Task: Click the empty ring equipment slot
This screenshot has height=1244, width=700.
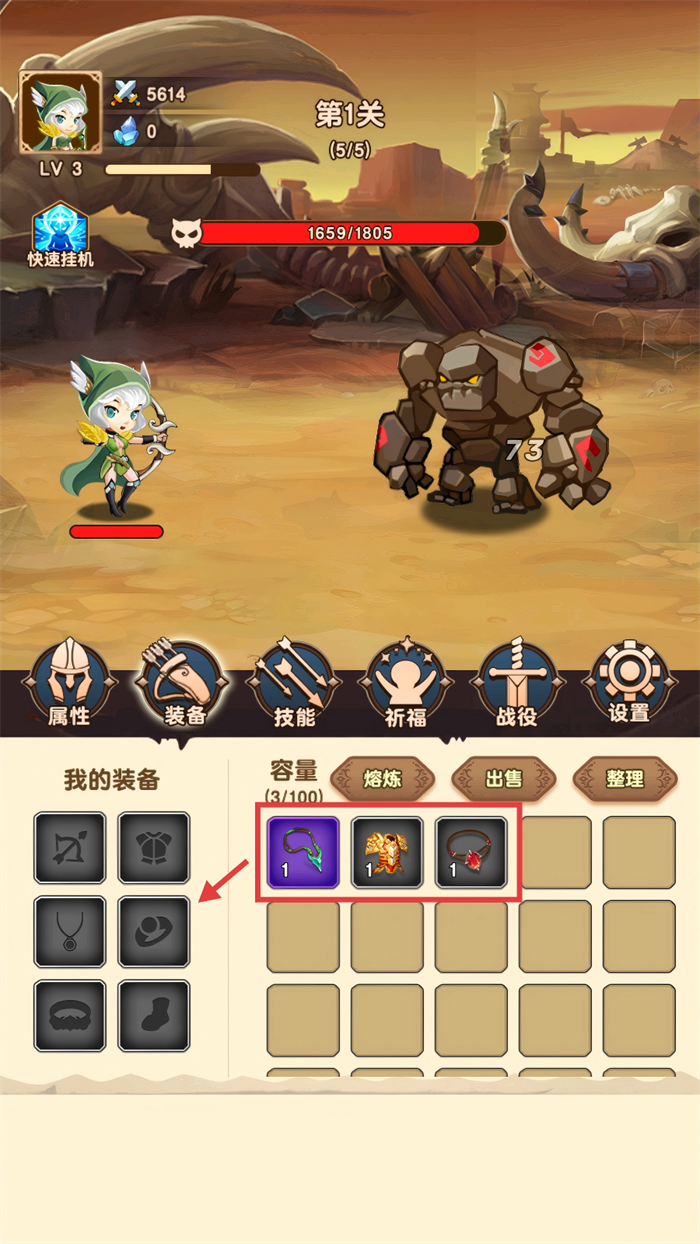Action: 154,932
